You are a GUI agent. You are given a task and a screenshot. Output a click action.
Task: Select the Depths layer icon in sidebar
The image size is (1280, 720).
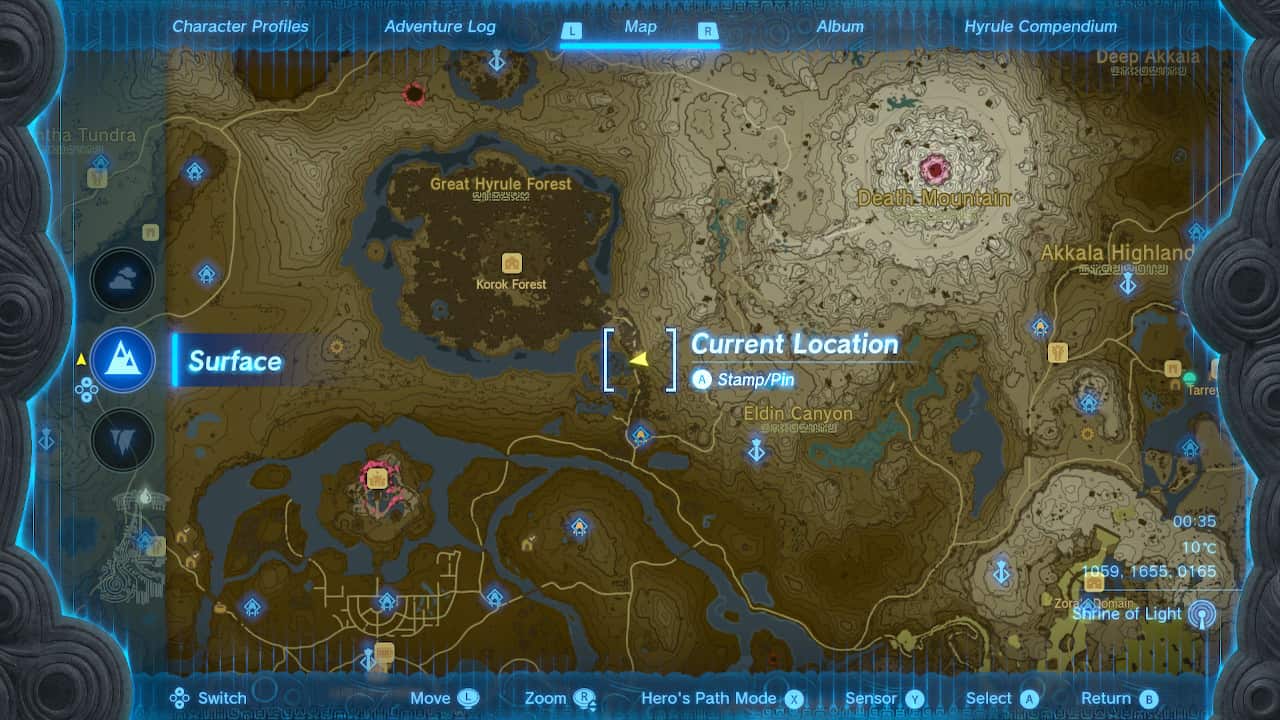122,438
